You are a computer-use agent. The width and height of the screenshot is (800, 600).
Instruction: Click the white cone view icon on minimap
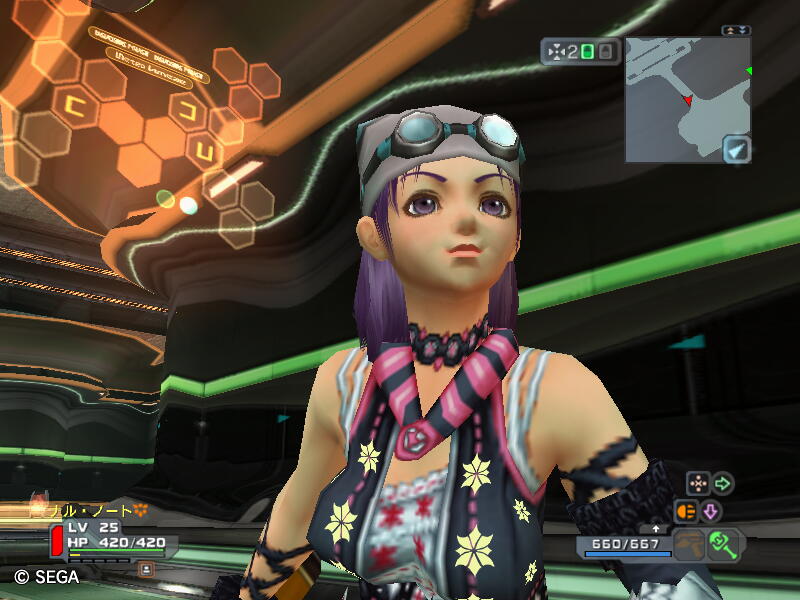click(x=736, y=149)
